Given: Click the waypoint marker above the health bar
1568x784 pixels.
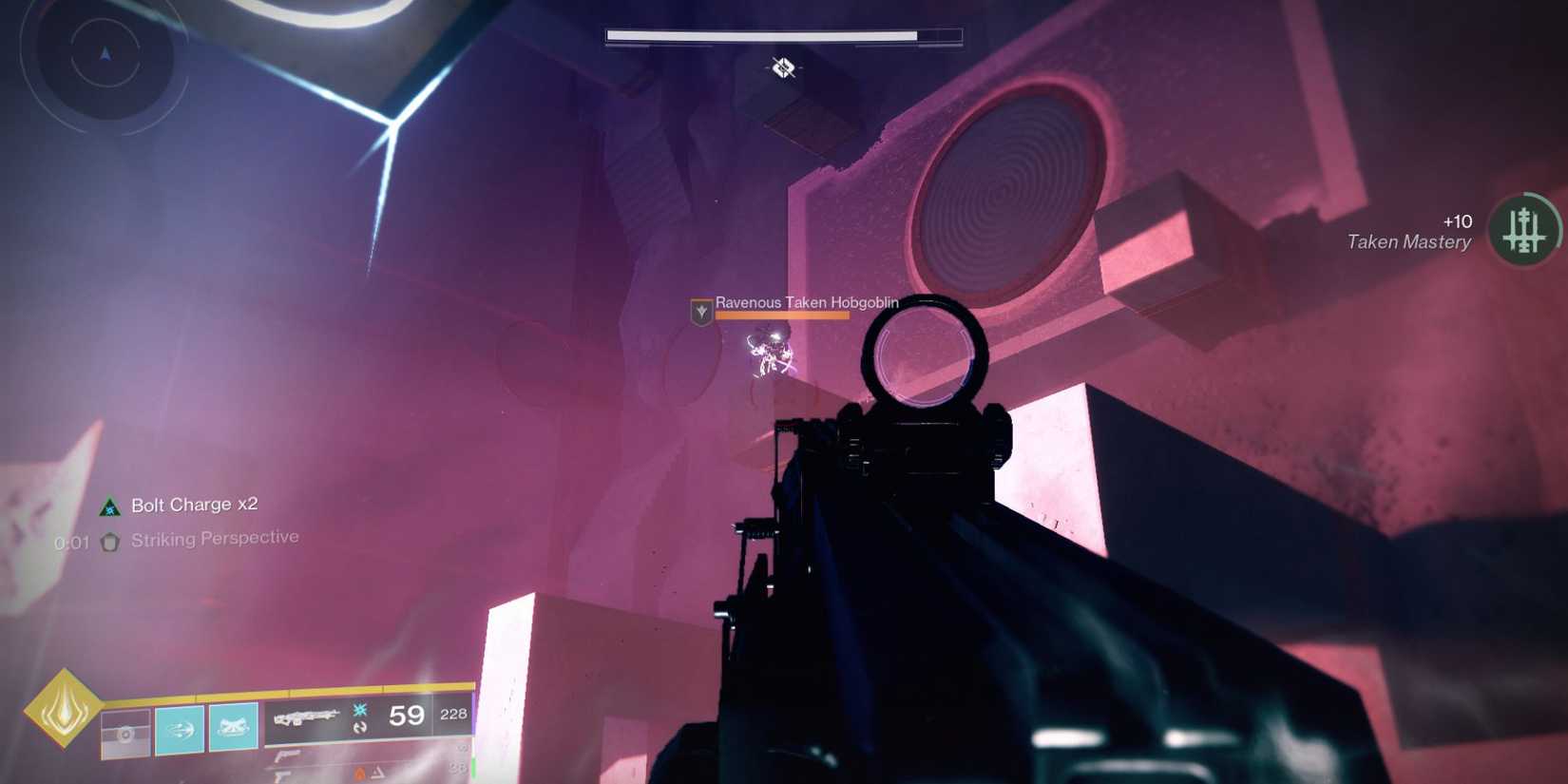Looking at the screenshot, I should [781, 68].
